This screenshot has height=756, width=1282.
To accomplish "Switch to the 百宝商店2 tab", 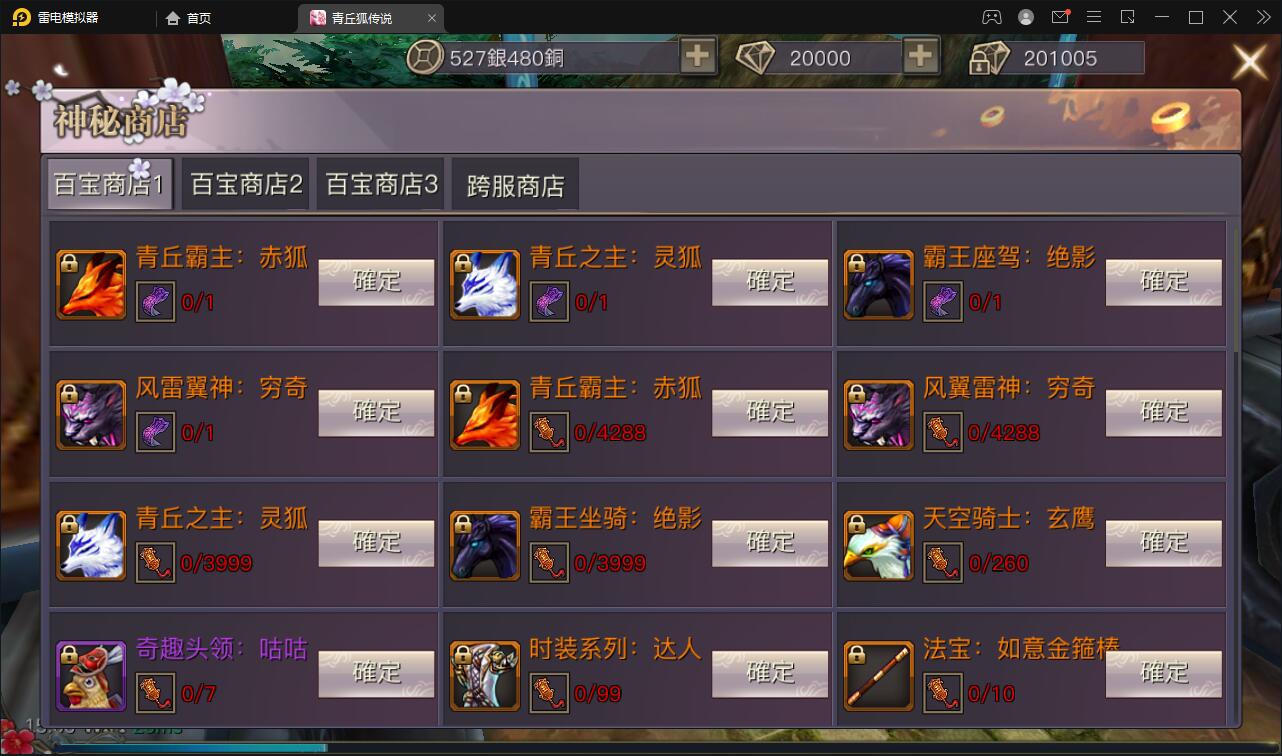I will pyautogui.click(x=244, y=183).
